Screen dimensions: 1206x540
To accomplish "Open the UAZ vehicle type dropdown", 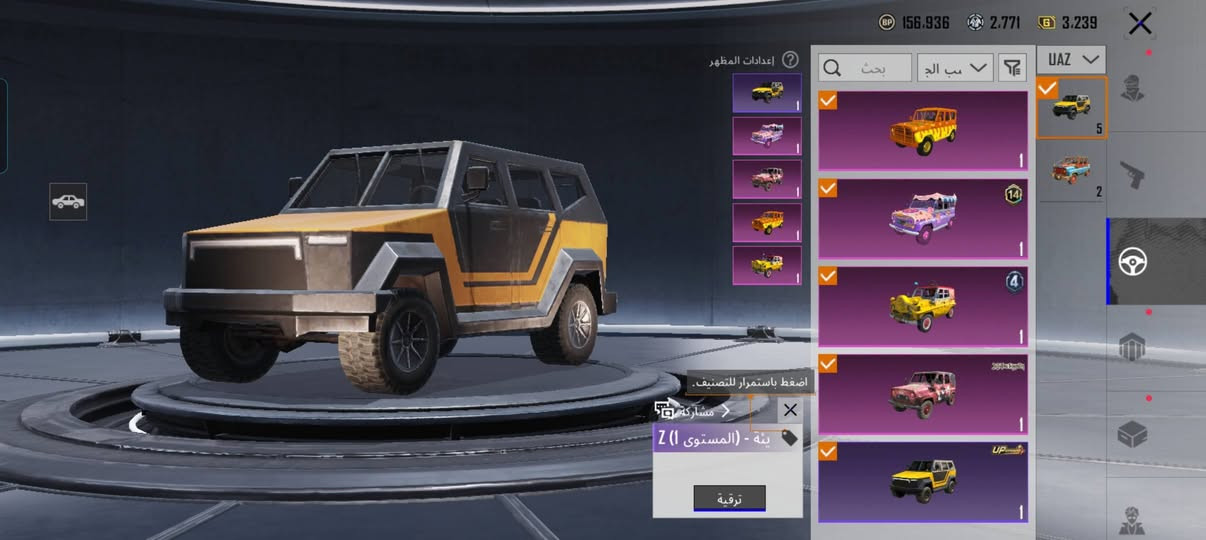I will 1071,59.
